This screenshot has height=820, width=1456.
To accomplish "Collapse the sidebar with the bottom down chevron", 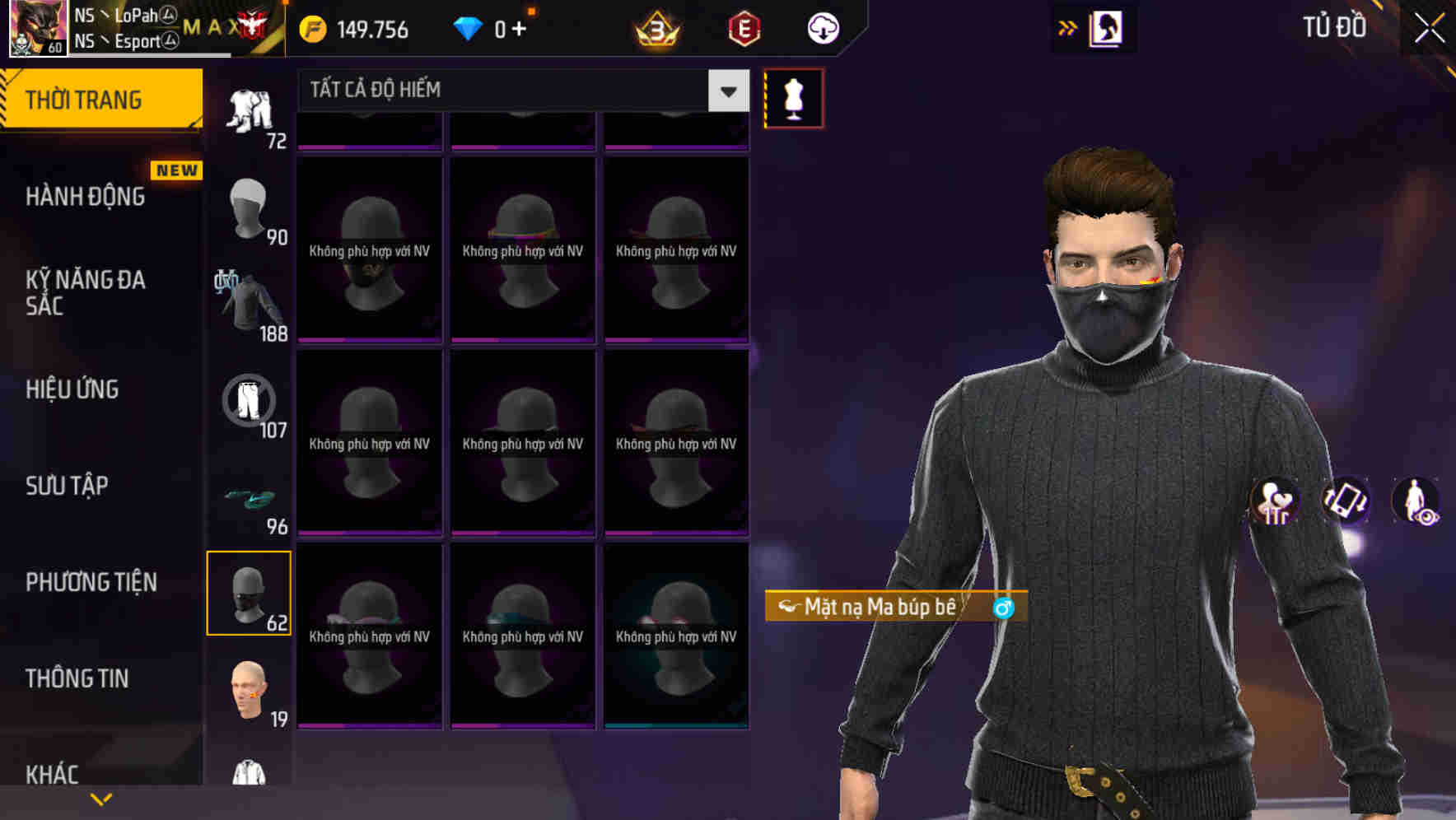I will coord(100,799).
